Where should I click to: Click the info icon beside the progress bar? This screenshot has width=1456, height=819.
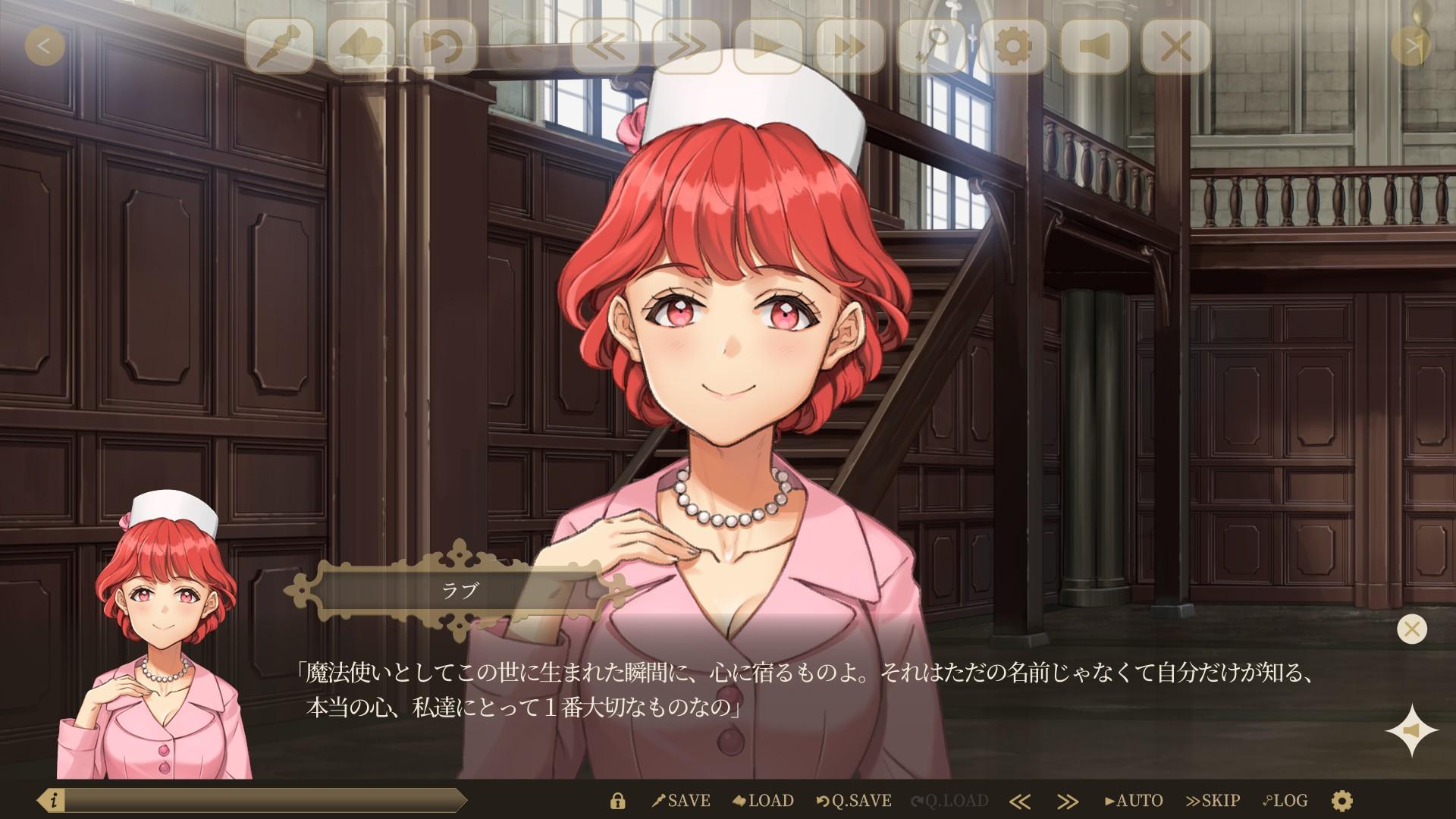53,799
